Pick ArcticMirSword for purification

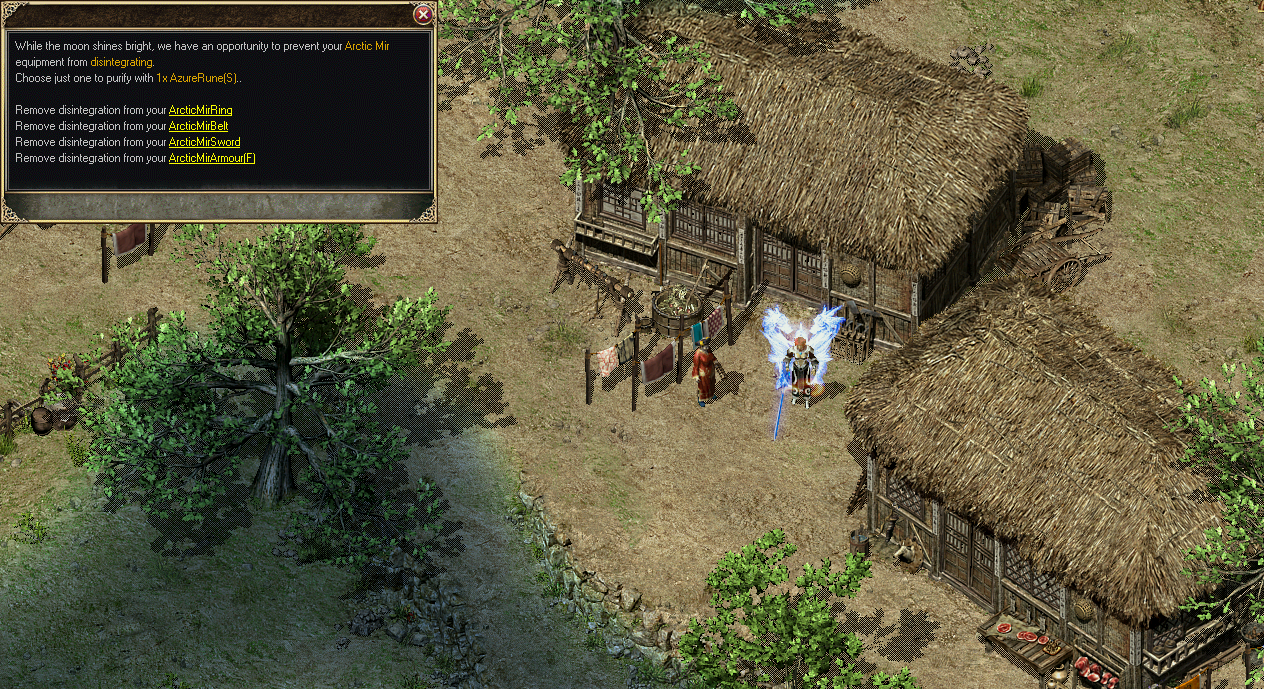[204, 142]
